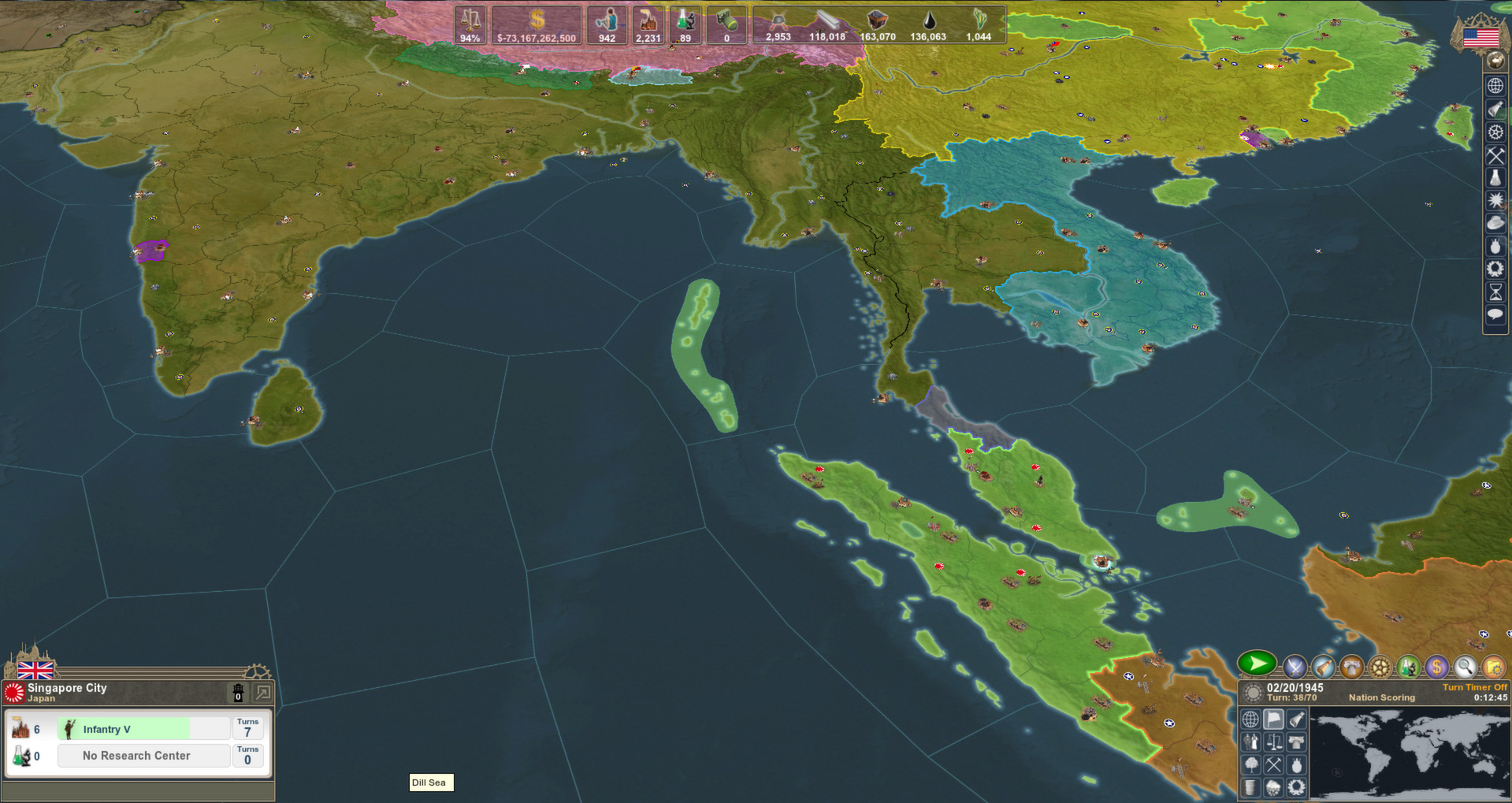Image resolution: width=1512 pixels, height=803 pixels.
Task: Open the treasury money icon in bottom toolbar
Action: coord(1436,667)
